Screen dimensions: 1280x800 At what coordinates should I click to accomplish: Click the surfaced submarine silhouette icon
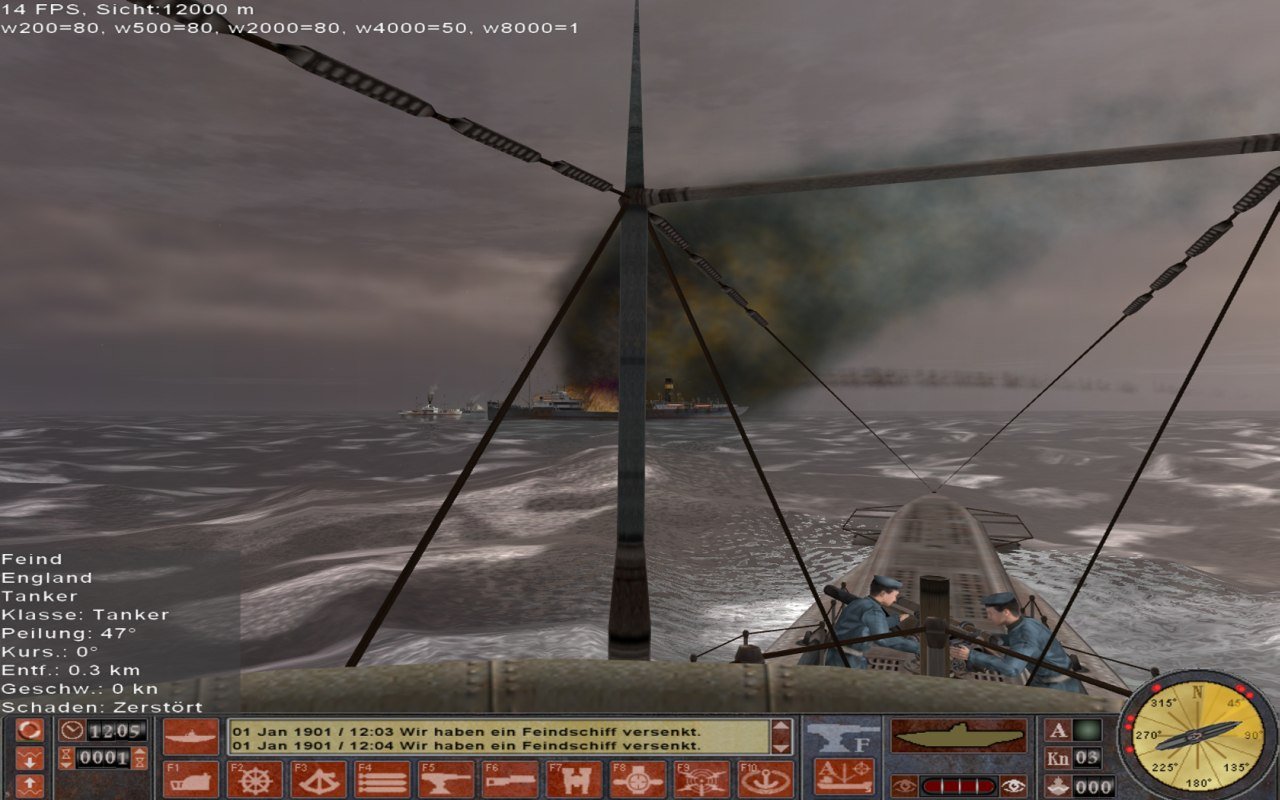coord(957,734)
